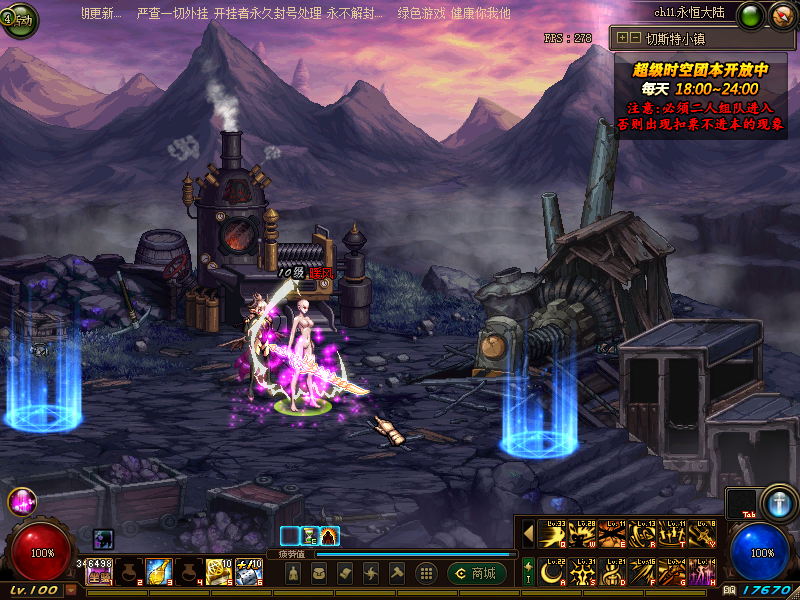
Task: Use the golden wheel item in slot 5
Action: (x=219, y=572)
